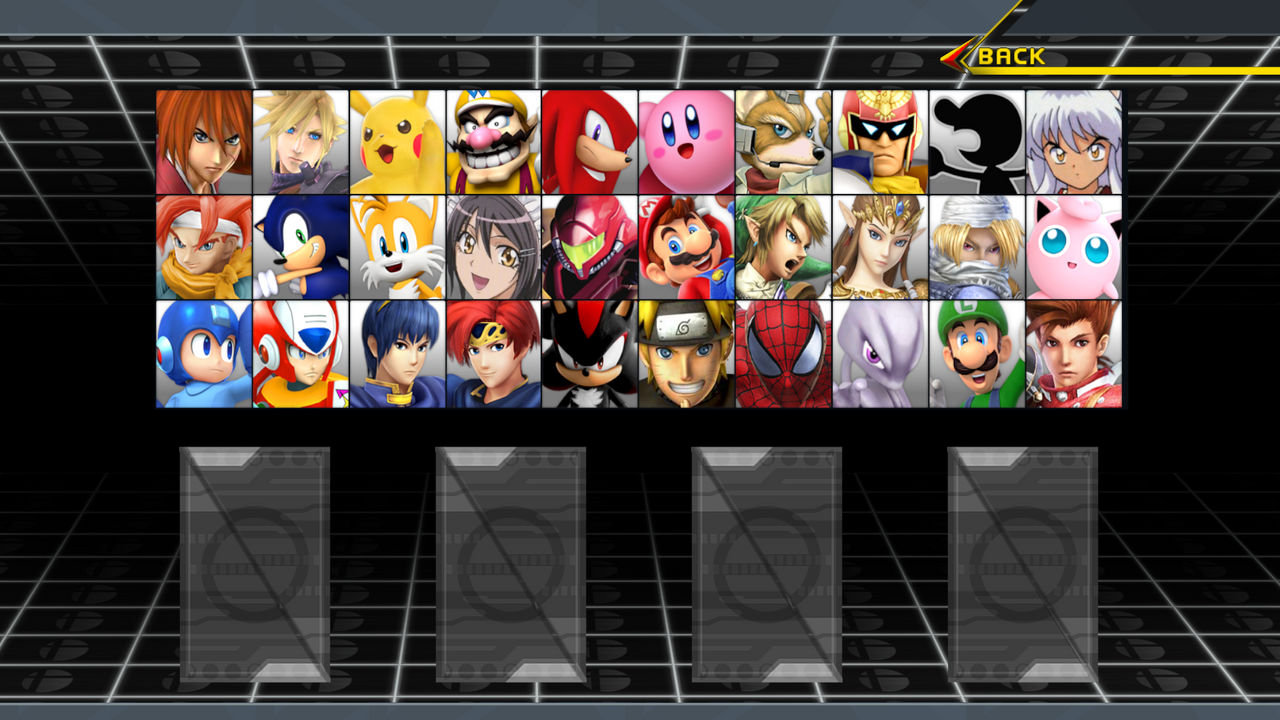1280x720 pixels.
Task: Select Luigi in the bottom row
Action: pyautogui.click(x=976, y=355)
